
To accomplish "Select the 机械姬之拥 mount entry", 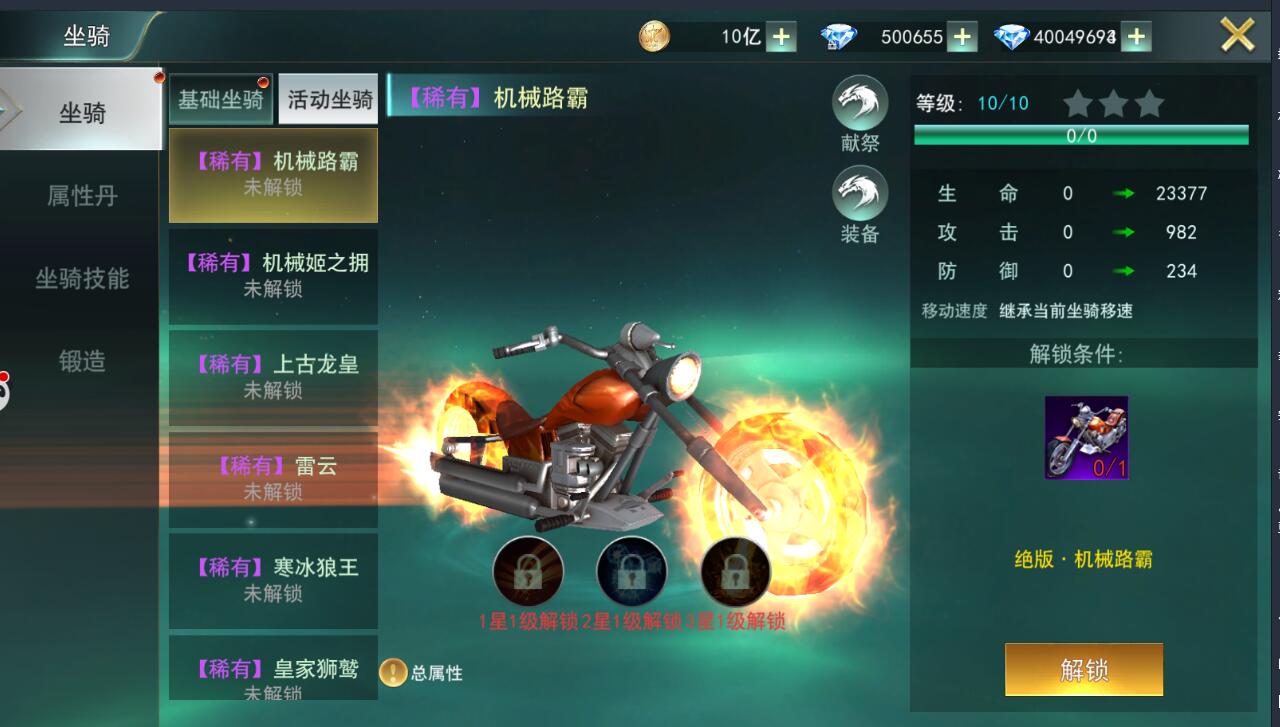I will 273,275.
